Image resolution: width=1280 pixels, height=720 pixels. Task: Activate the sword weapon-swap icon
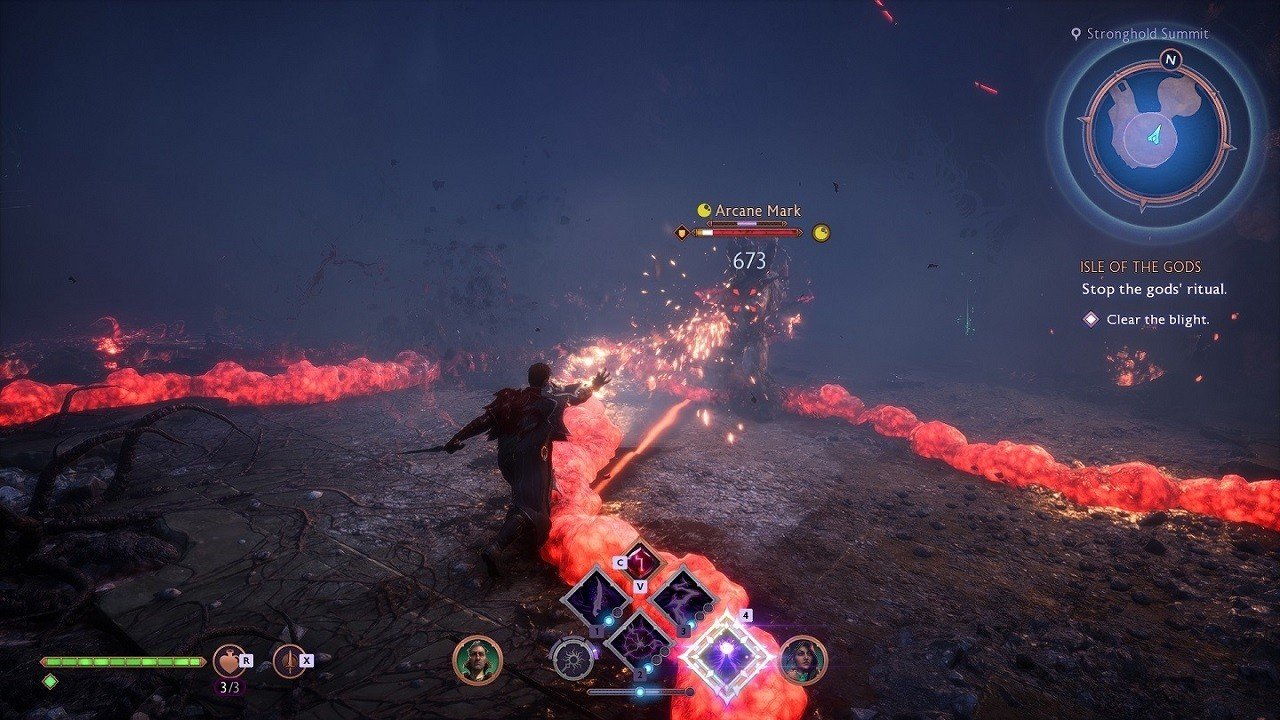coord(289,661)
